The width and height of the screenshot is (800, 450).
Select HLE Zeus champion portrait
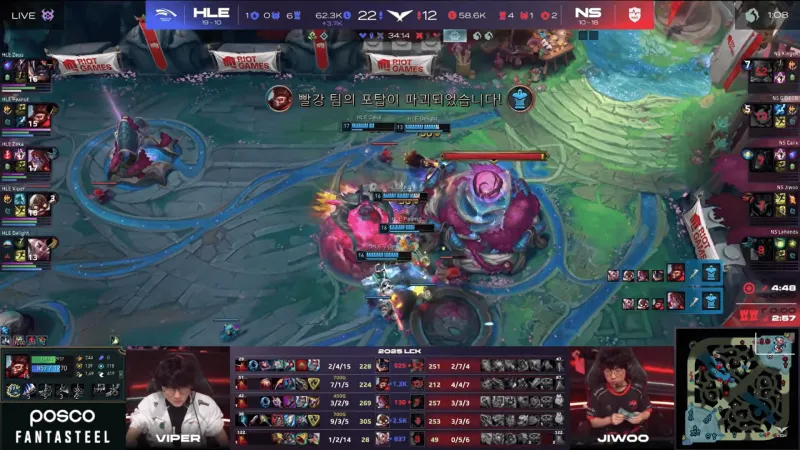[39, 72]
